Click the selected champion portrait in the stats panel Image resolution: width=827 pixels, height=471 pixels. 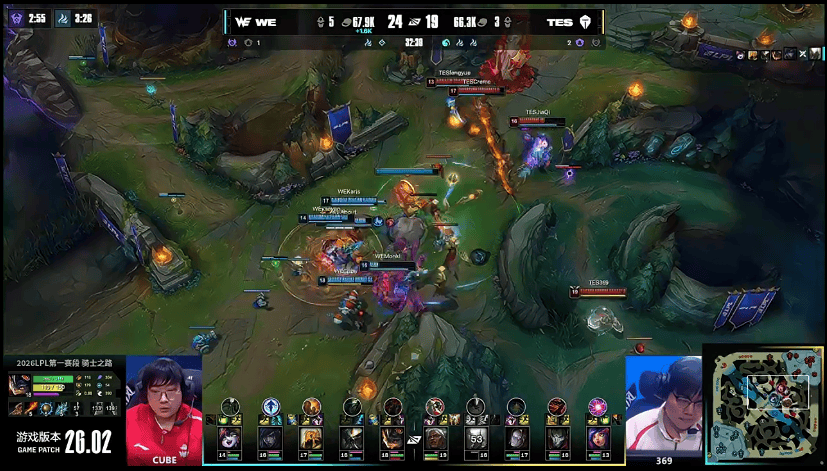coord(20,385)
